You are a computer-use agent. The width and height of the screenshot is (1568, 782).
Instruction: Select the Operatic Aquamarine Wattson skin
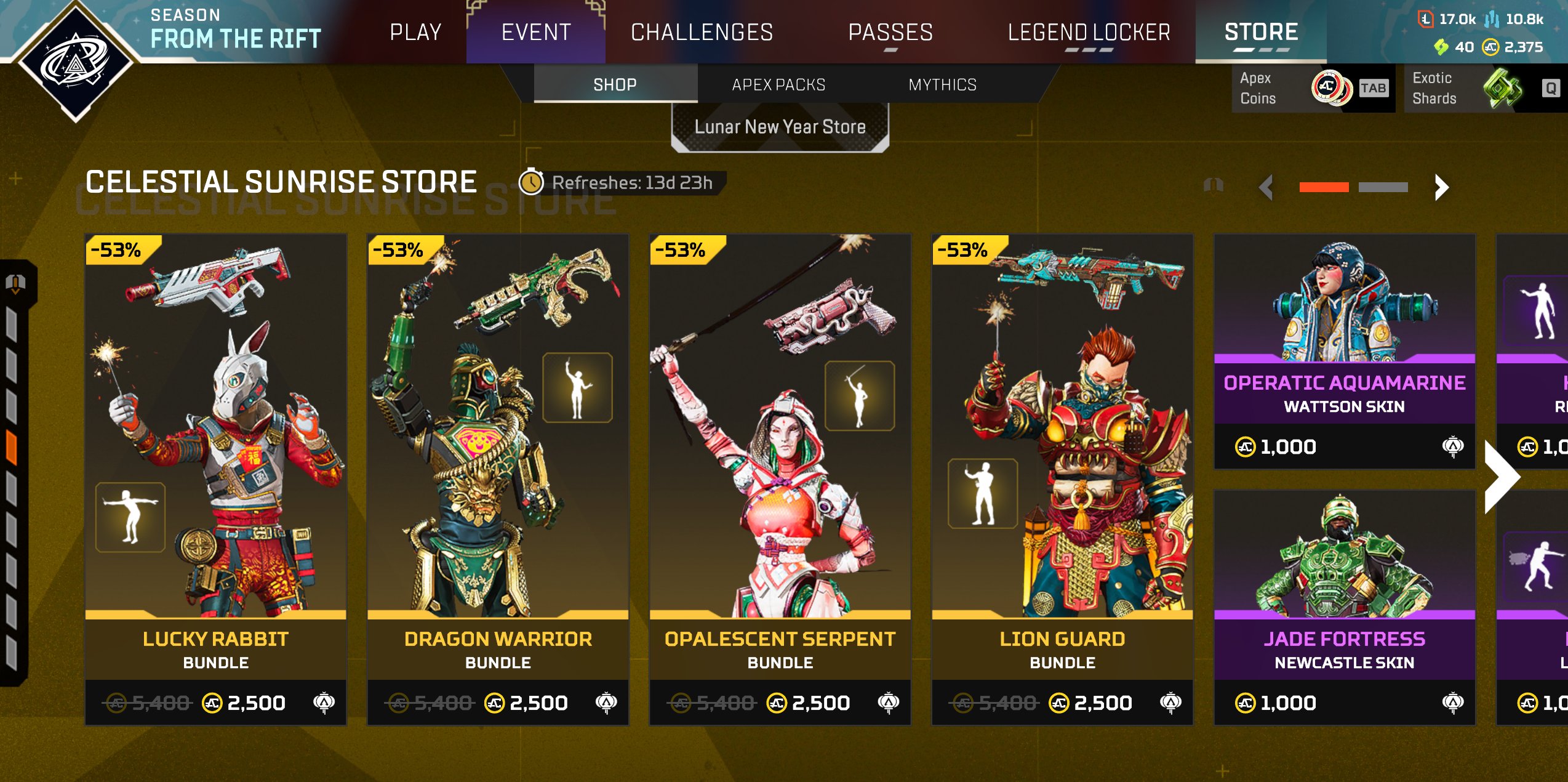(1344, 351)
